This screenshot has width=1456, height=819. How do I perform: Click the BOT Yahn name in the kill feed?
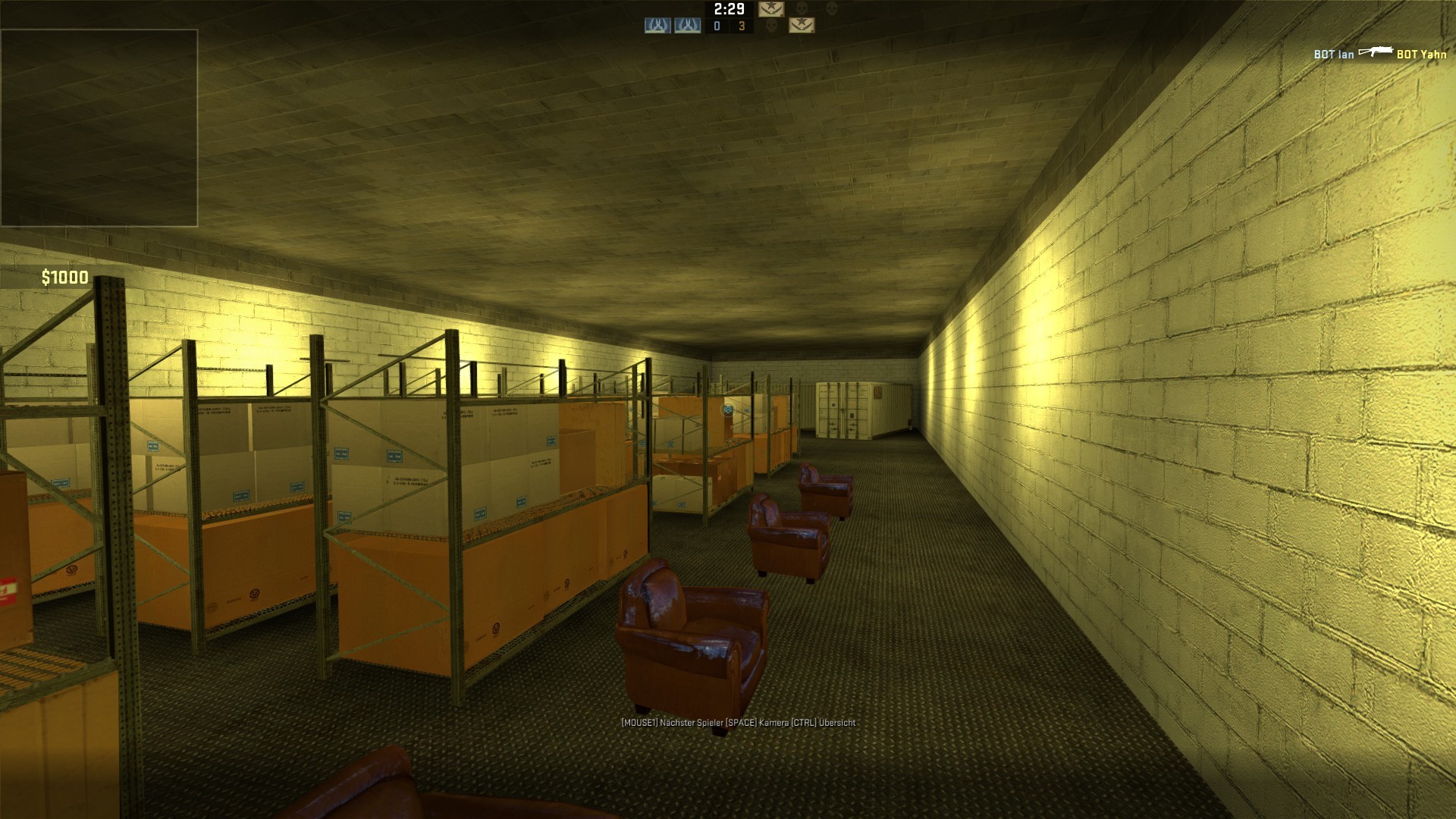tap(1421, 55)
